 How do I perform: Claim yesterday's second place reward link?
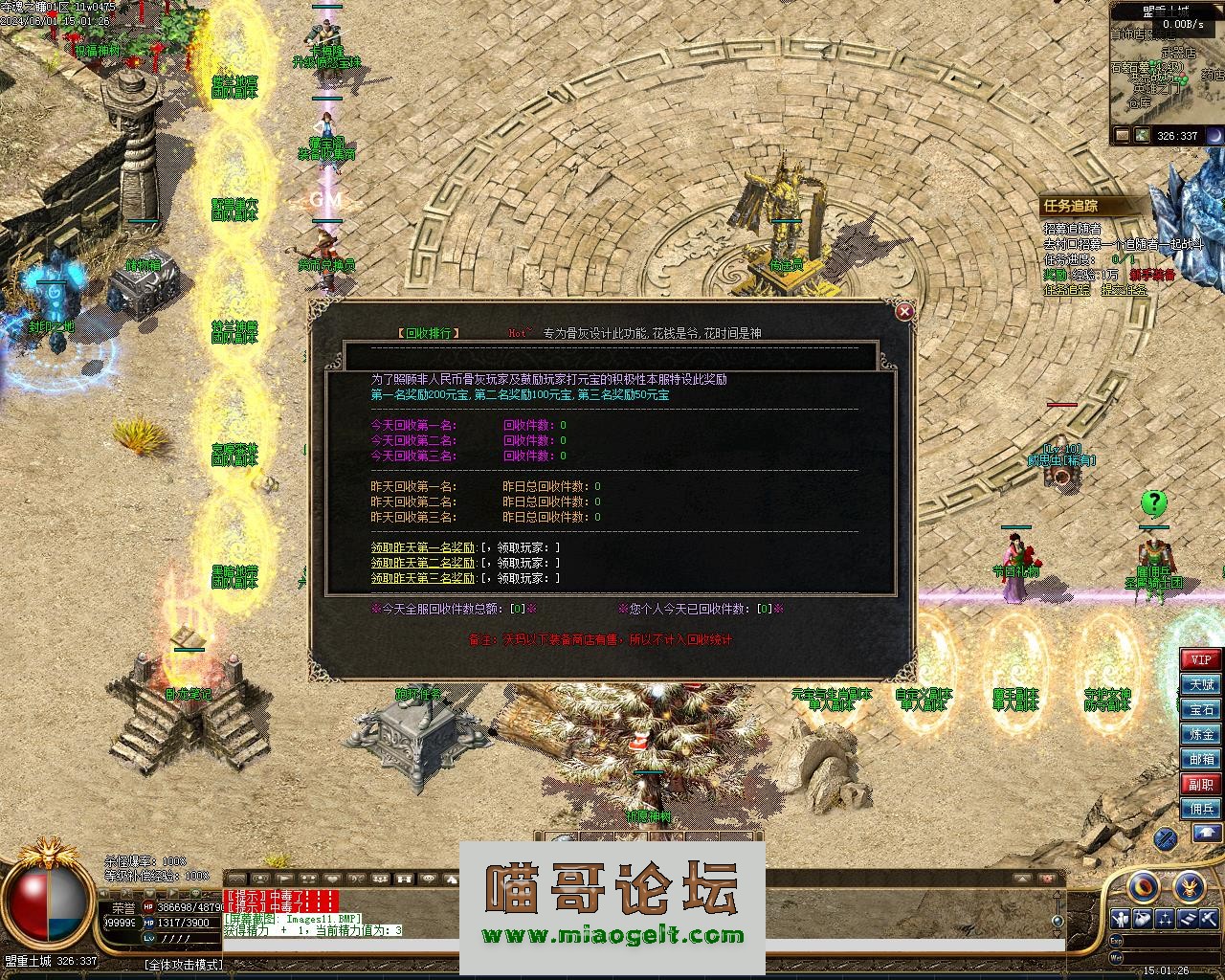(423, 563)
